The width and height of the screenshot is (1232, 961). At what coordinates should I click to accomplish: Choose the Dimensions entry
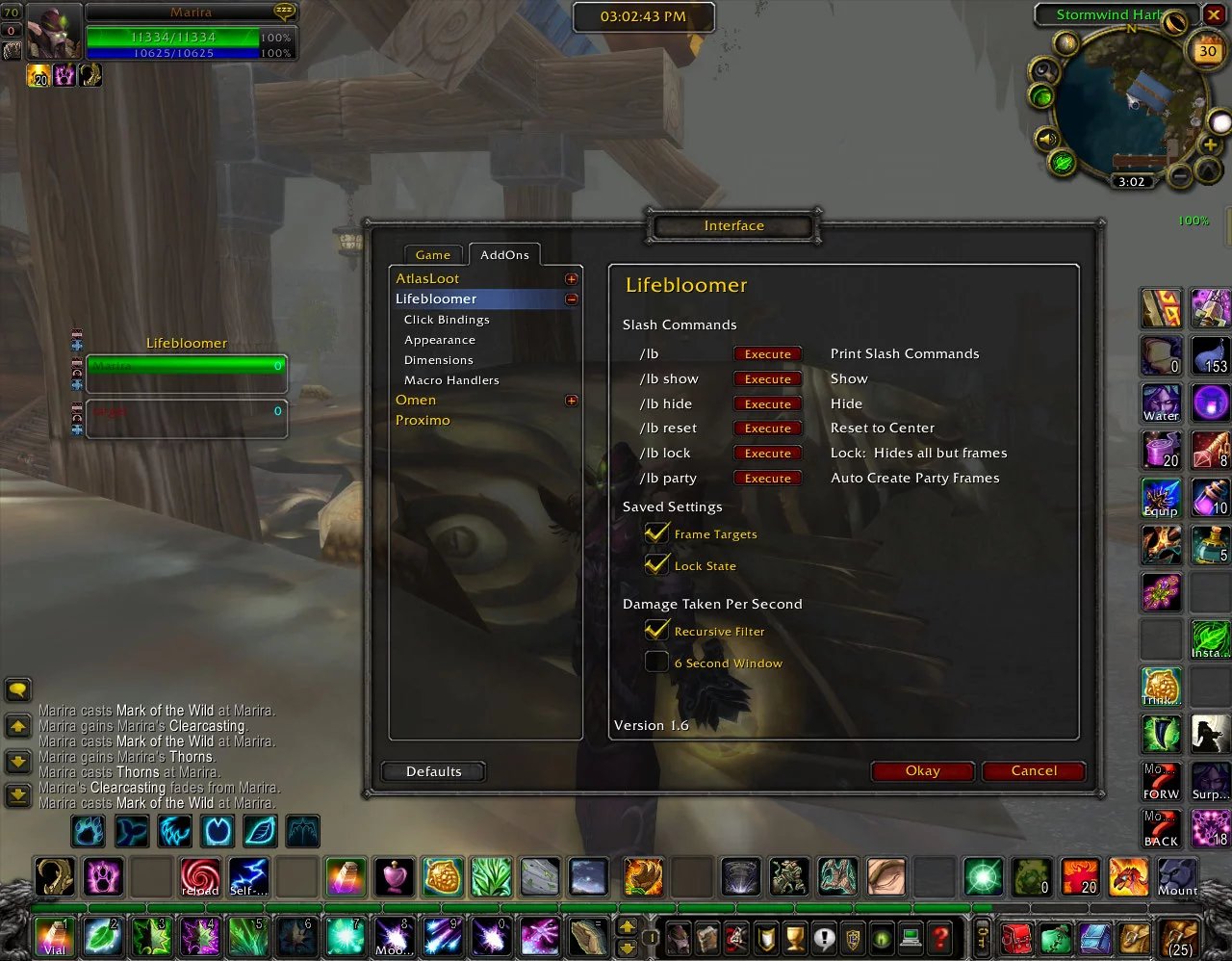click(439, 360)
